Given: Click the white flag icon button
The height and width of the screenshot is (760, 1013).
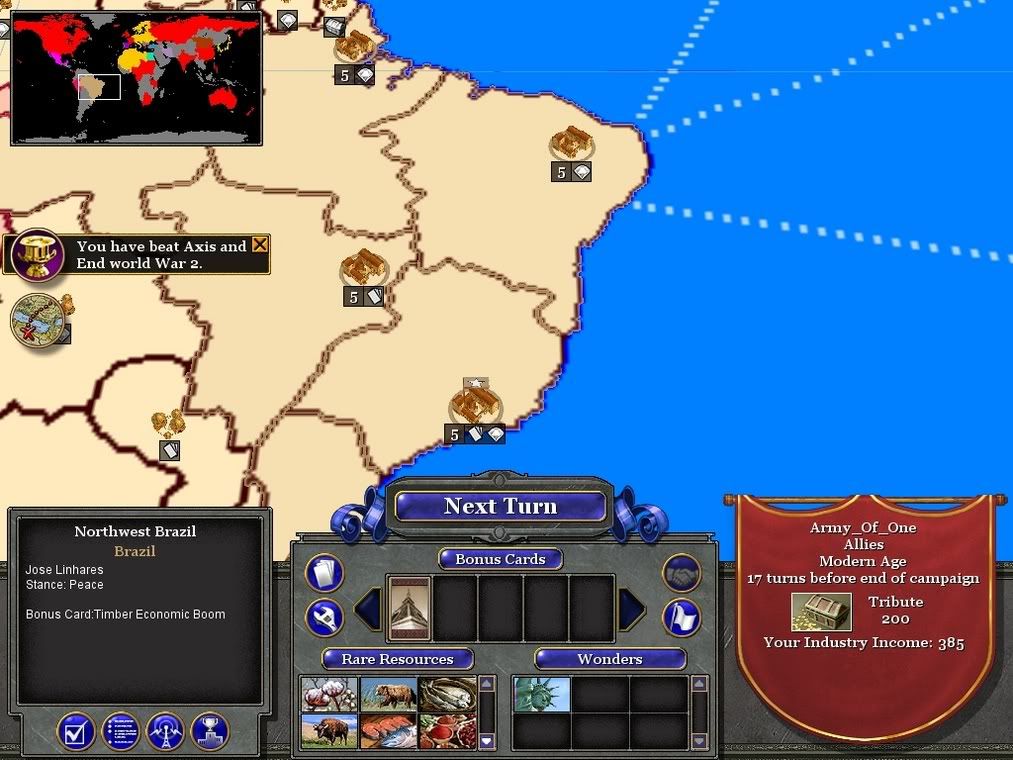Looking at the screenshot, I should coord(682,618).
